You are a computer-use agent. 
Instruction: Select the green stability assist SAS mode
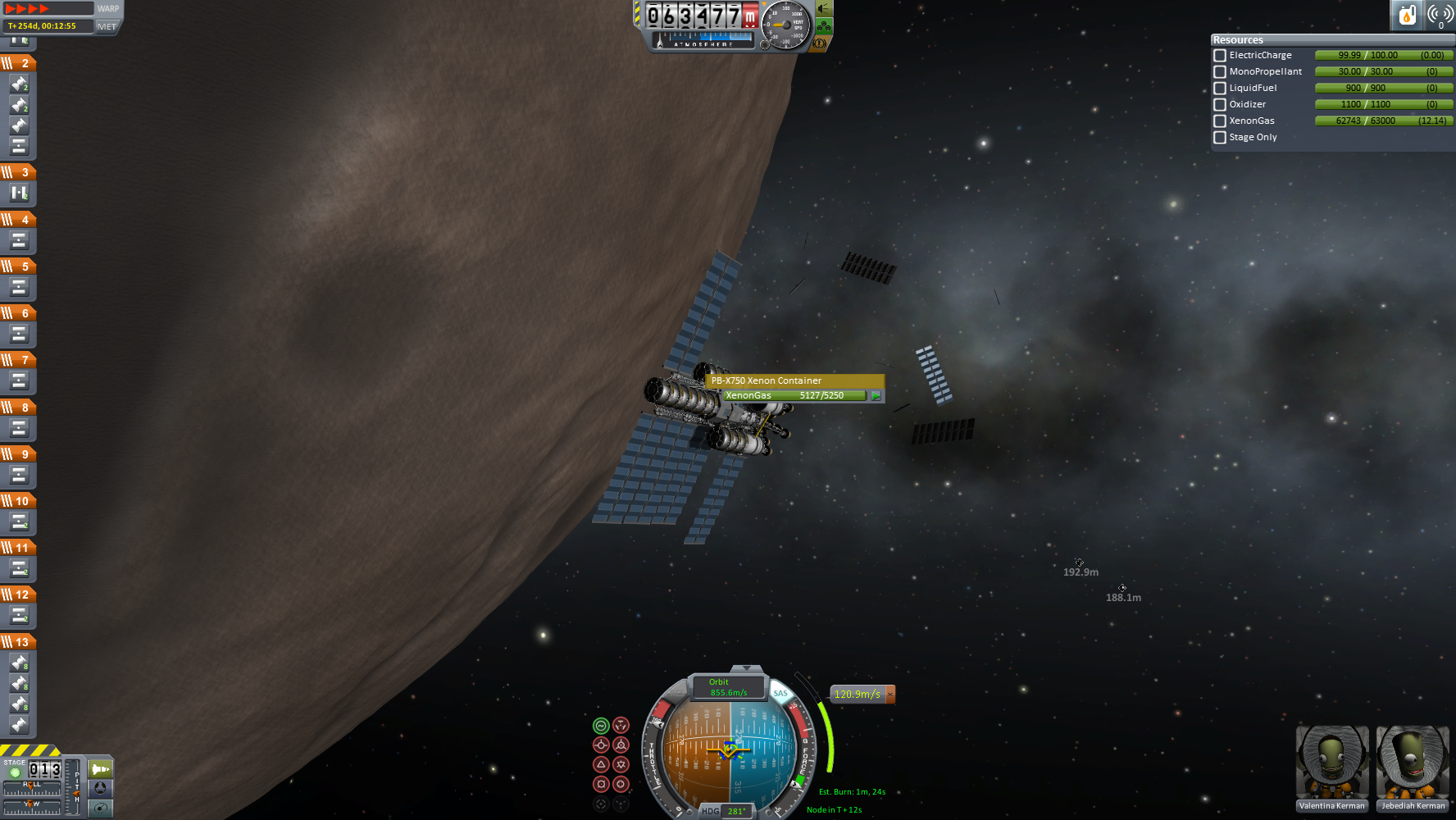coord(601,726)
